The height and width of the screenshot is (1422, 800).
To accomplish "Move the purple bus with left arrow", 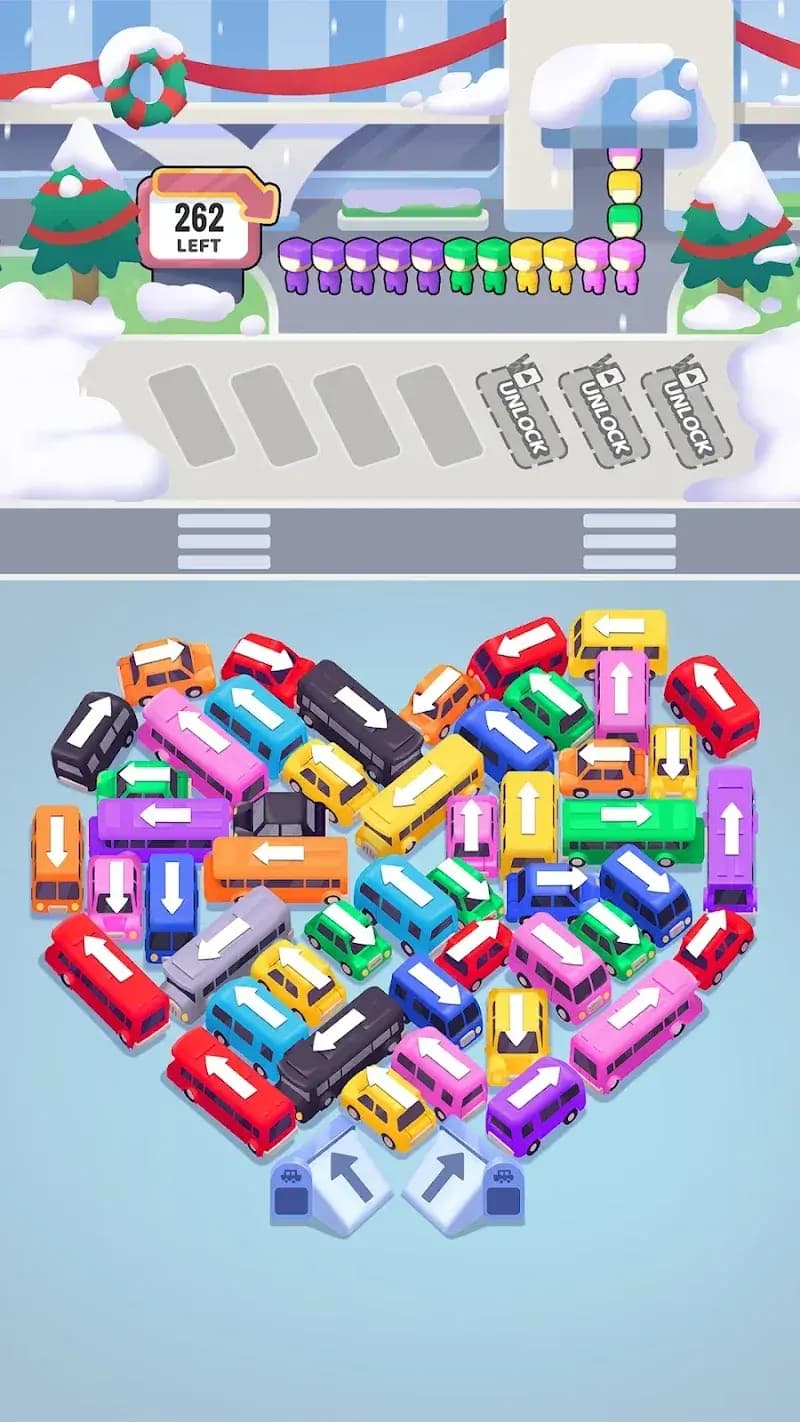I will pos(163,815).
